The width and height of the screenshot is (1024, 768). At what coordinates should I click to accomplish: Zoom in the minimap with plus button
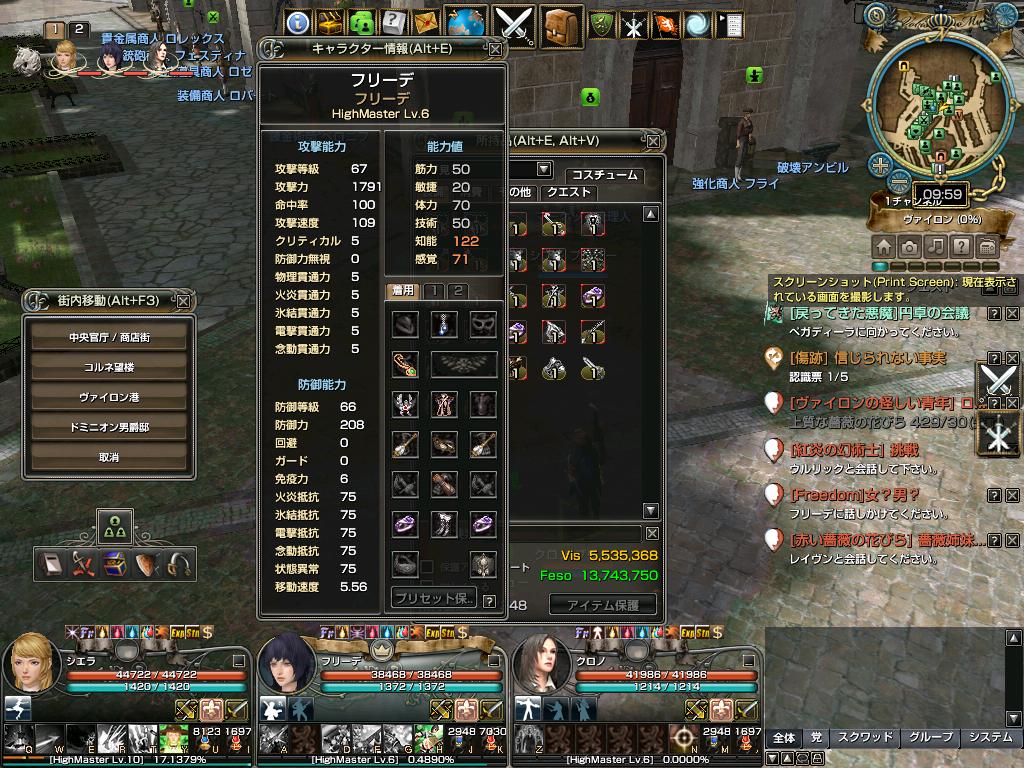(x=880, y=165)
